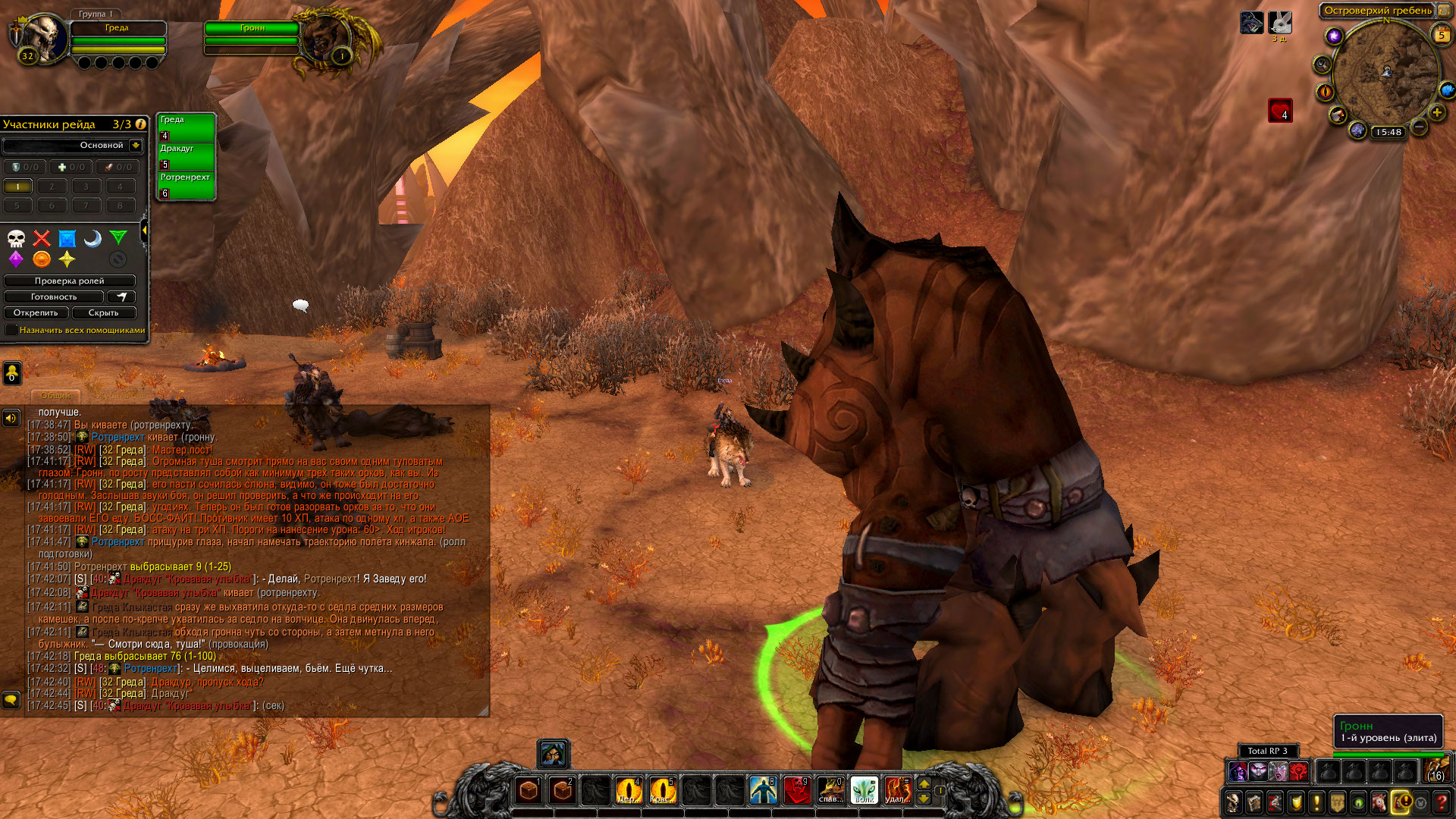Choose the red cross raid marker
The height and width of the screenshot is (819, 1456).
coord(42,239)
